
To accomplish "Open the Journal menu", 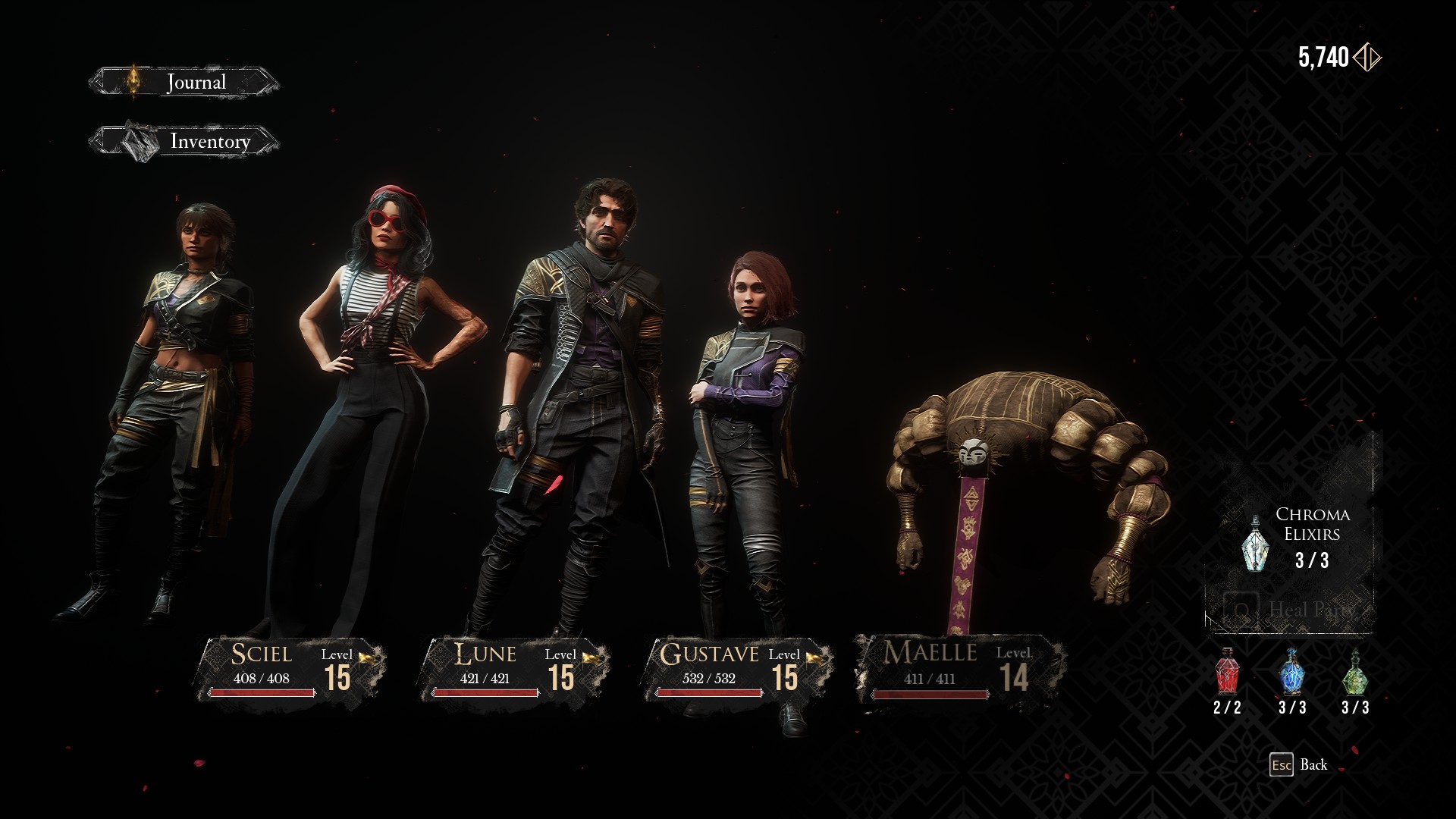I will tap(184, 82).
